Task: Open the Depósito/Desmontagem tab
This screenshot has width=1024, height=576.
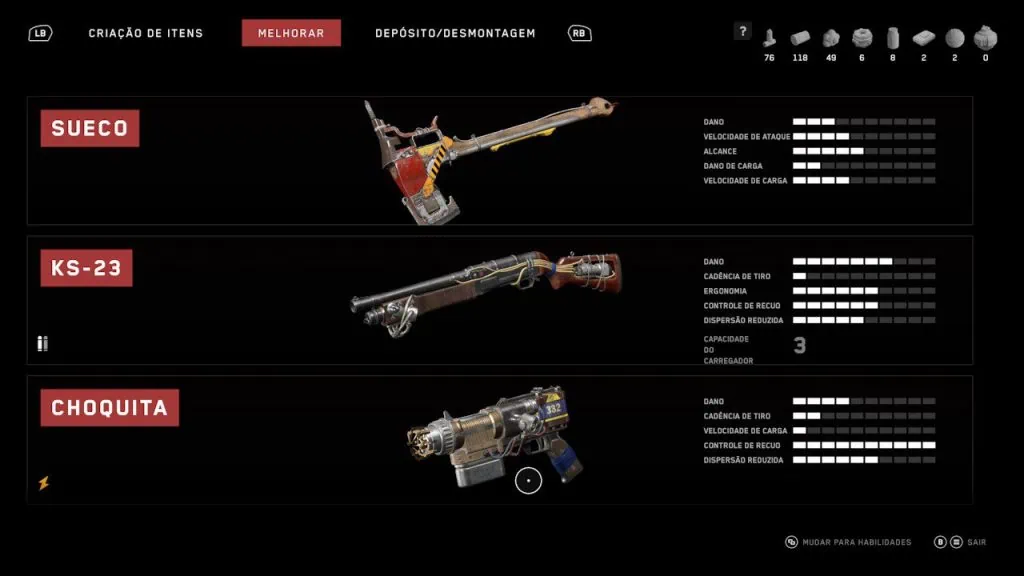Action: point(455,33)
